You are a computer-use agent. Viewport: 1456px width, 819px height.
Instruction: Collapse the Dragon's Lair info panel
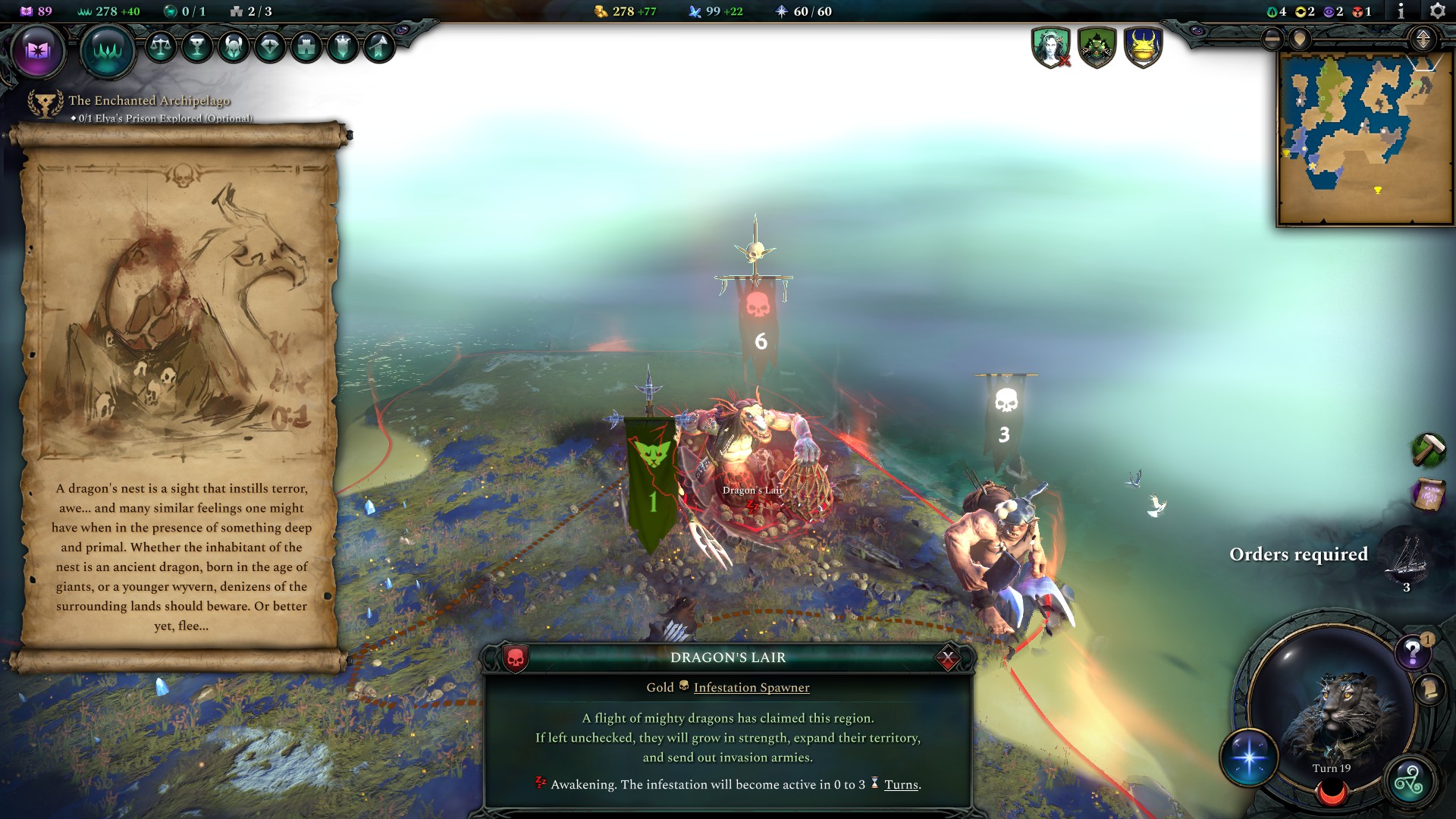coord(947,658)
